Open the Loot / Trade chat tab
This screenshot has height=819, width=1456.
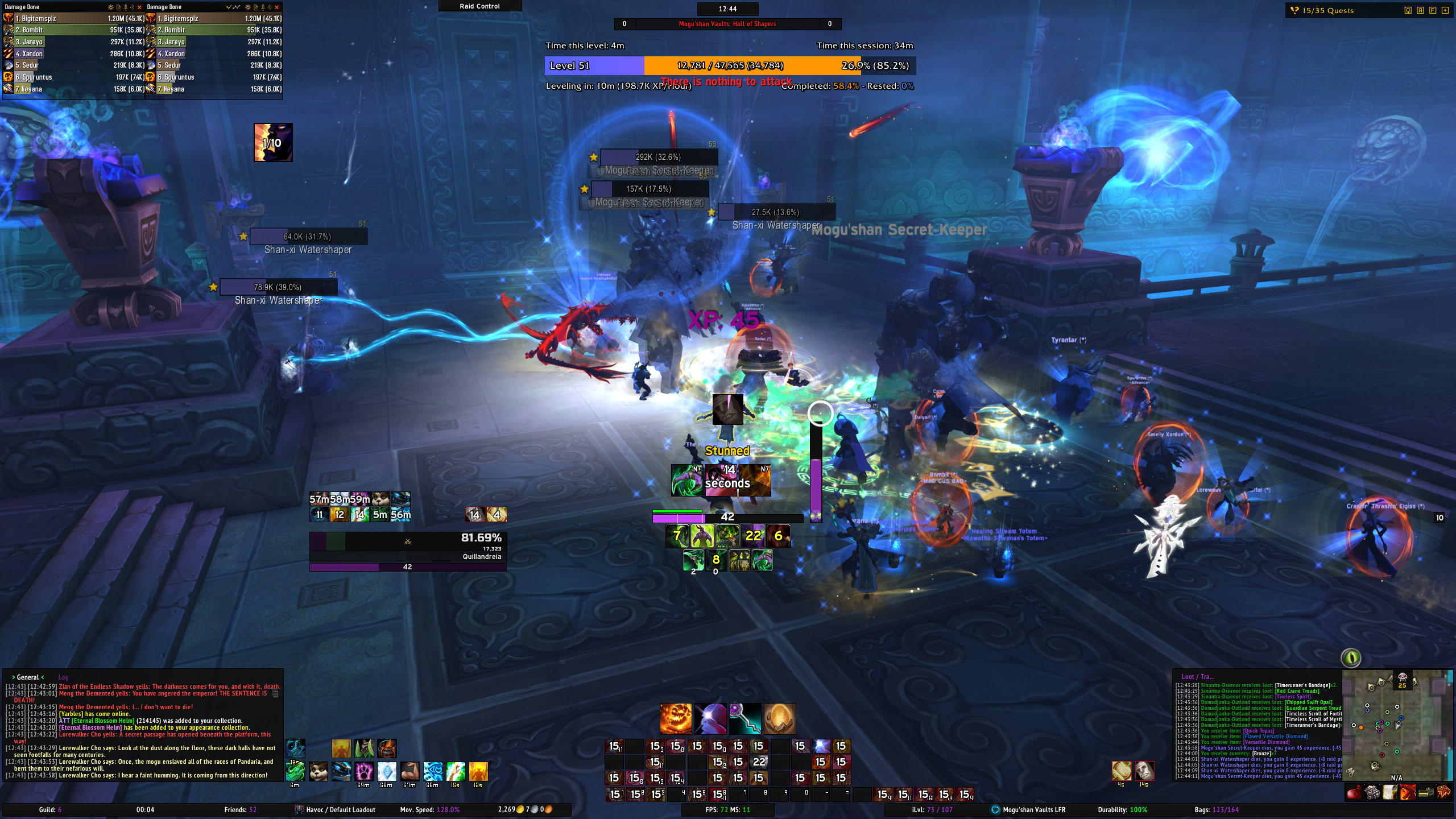(1197, 676)
